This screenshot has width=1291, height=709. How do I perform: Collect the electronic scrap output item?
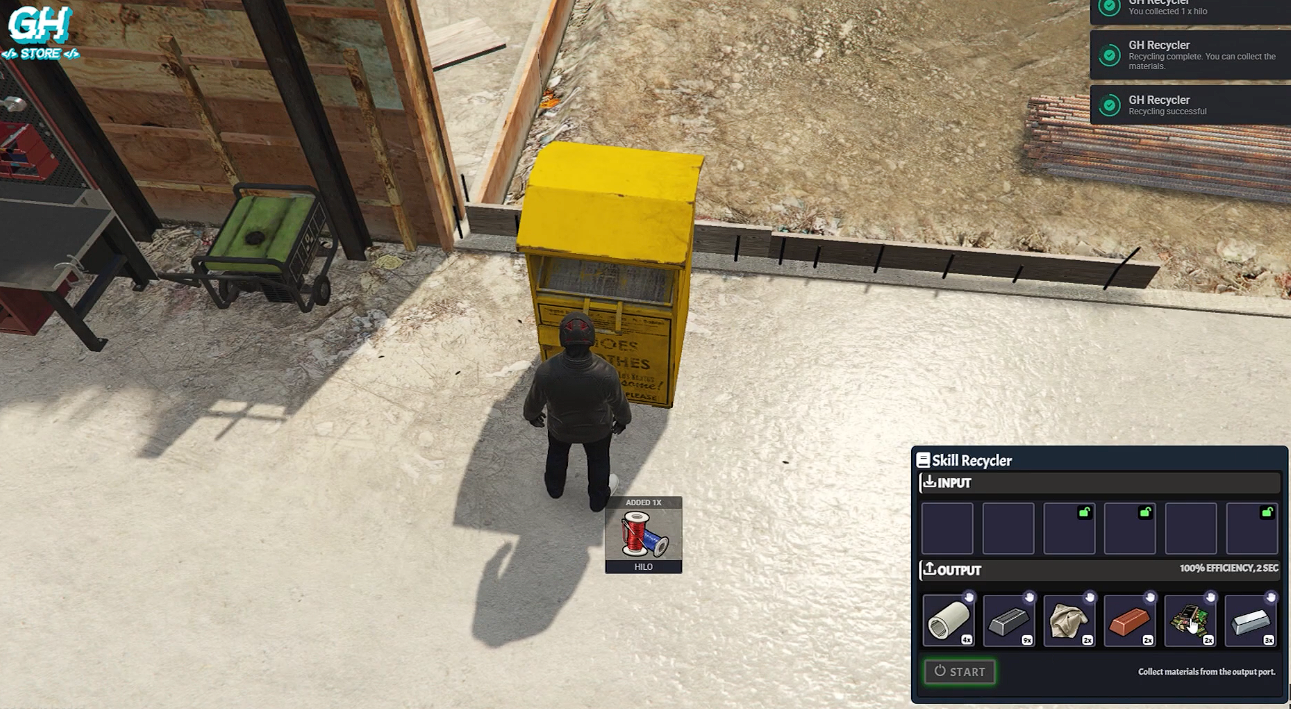click(1190, 621)
